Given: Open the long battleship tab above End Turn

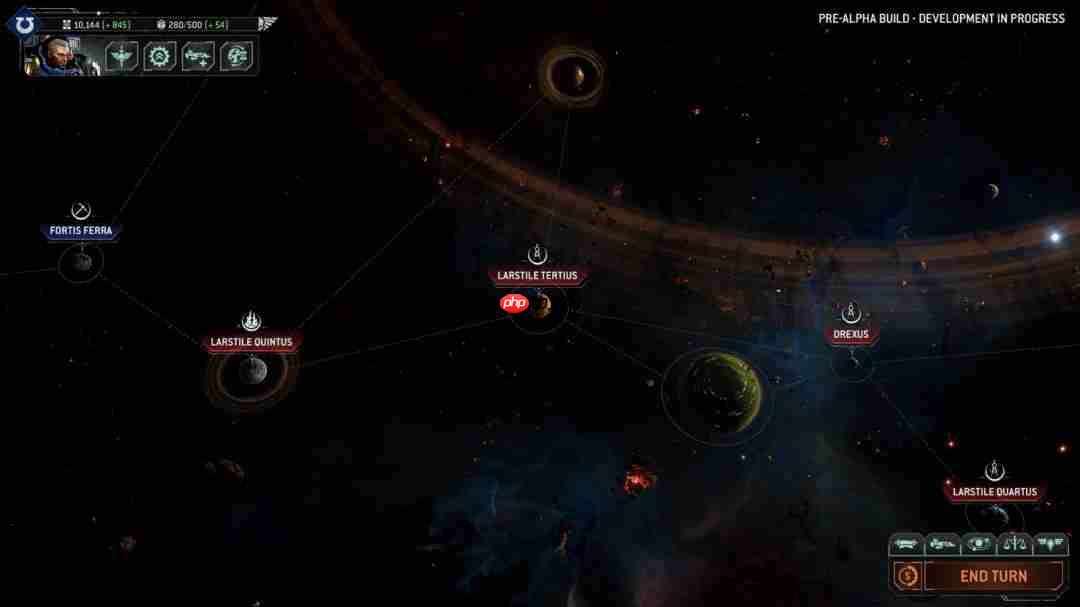Looking at the screenshot, I should click(906, 544).
